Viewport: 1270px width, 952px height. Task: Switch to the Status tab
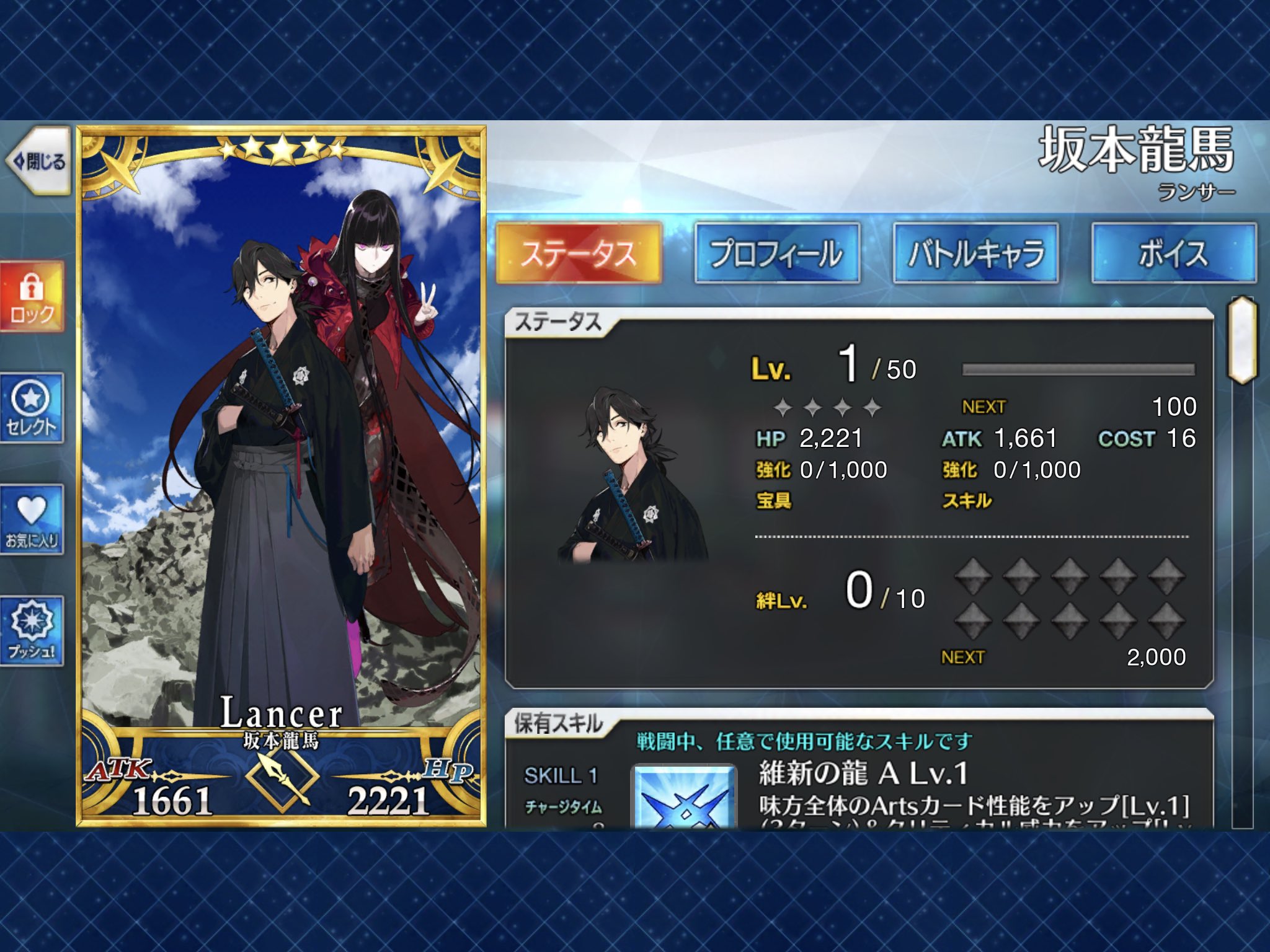point(579,253)
